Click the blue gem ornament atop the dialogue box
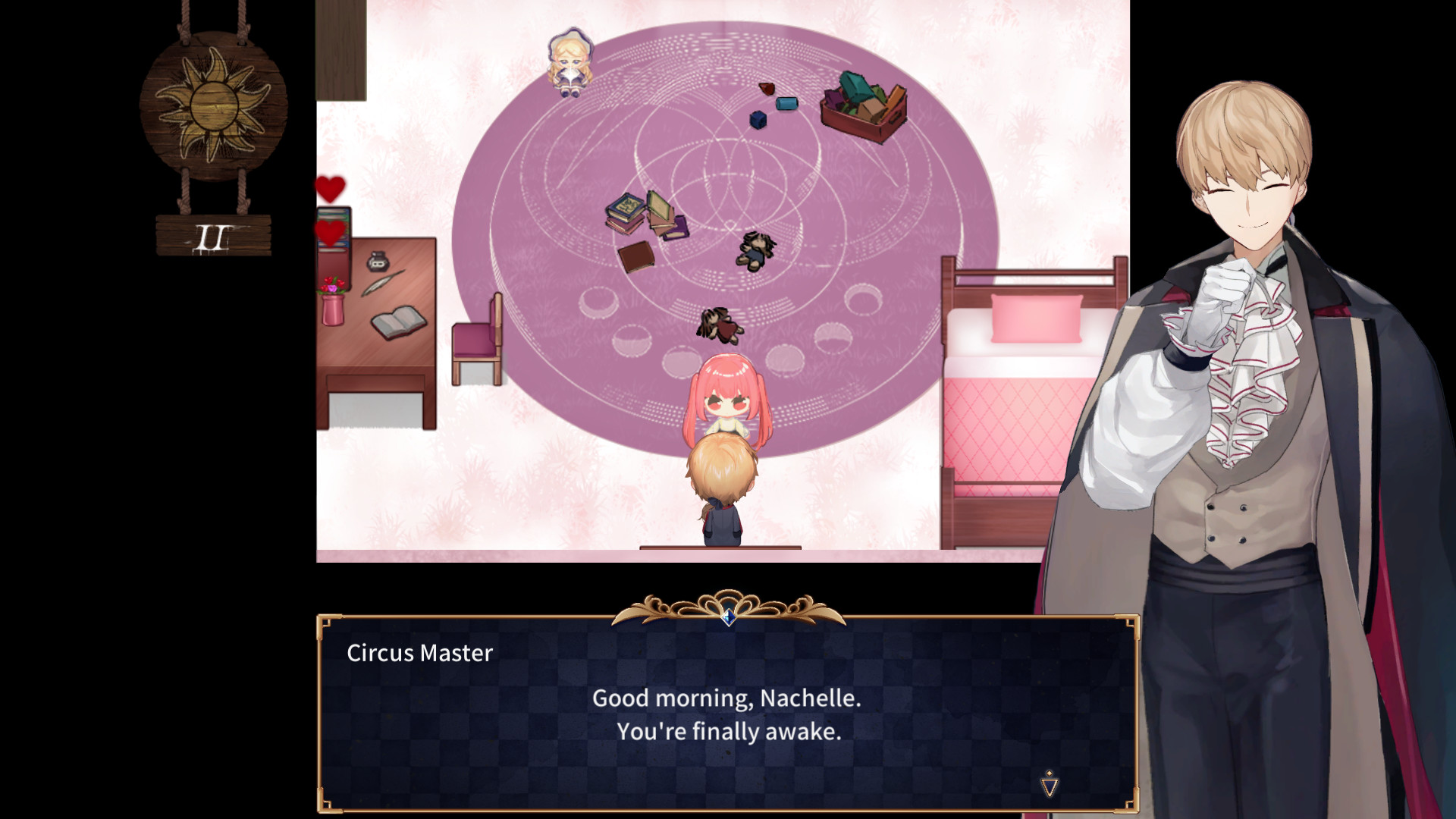Viewport: 1456px width, 819px height. pos(726,620)
